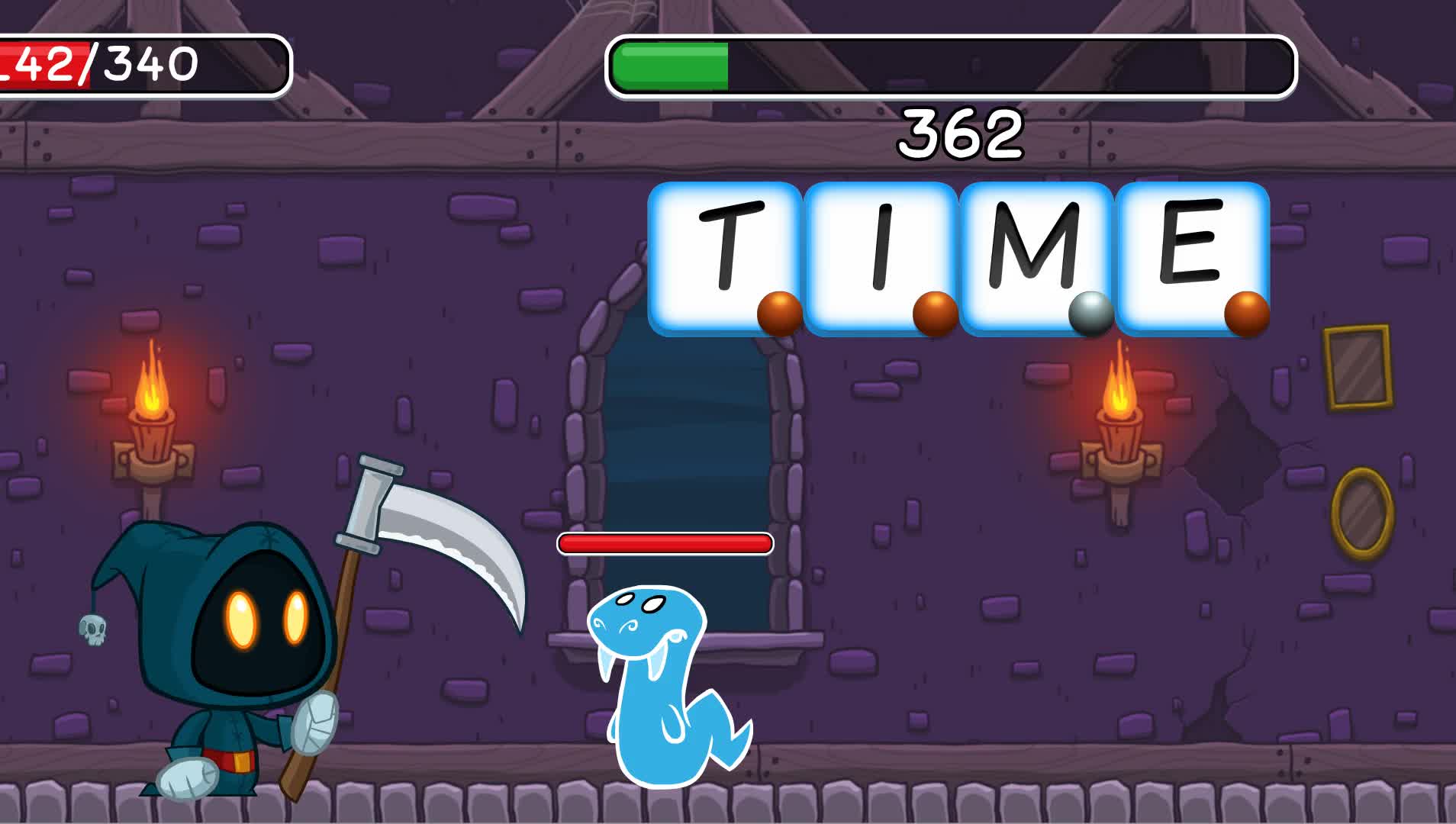This screenshot has height=824, width=1456.
Task: Click the red health bar above the snake
Action: pos(664,543)
